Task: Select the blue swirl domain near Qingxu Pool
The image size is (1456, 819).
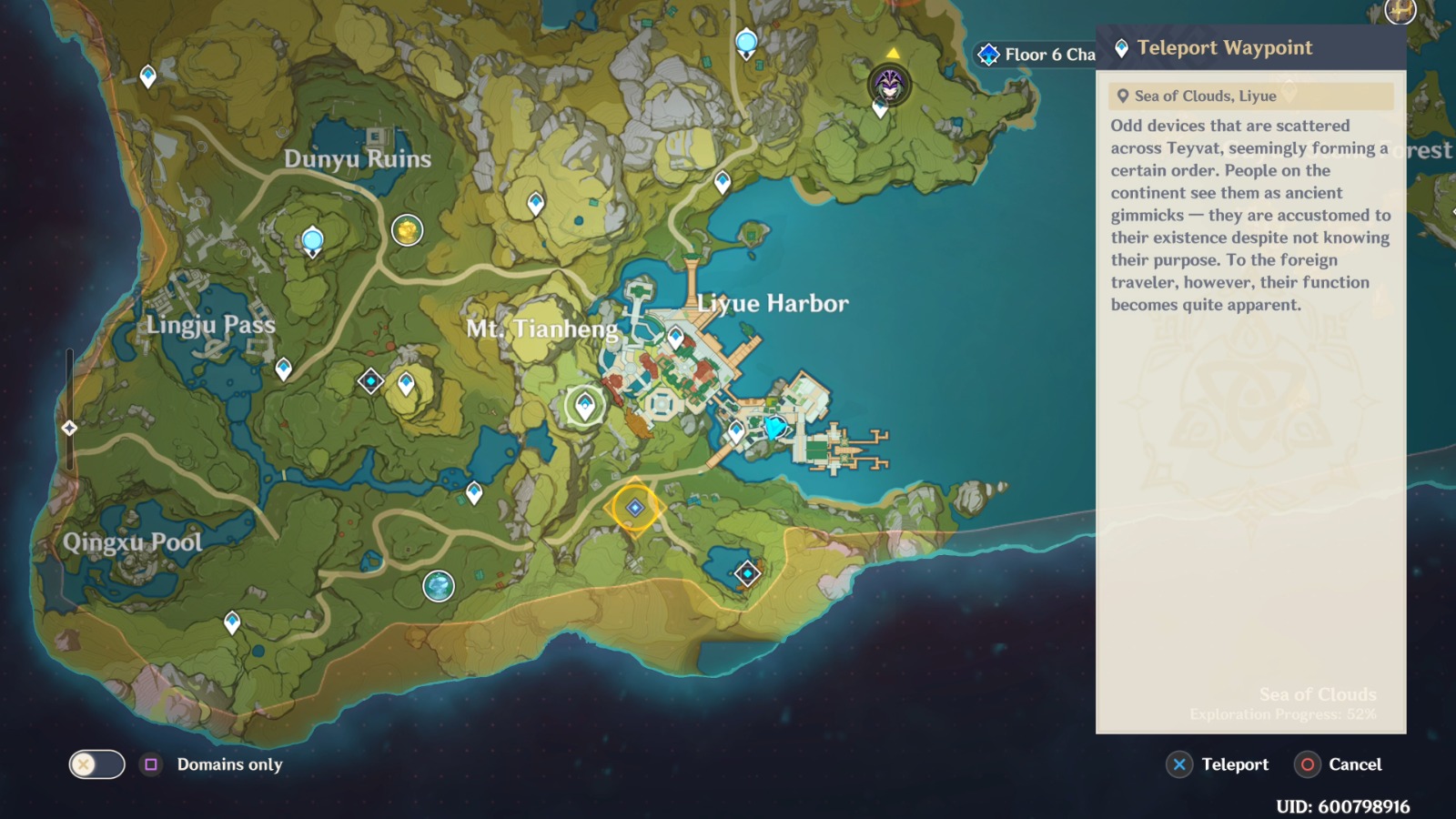Action: 439,587
